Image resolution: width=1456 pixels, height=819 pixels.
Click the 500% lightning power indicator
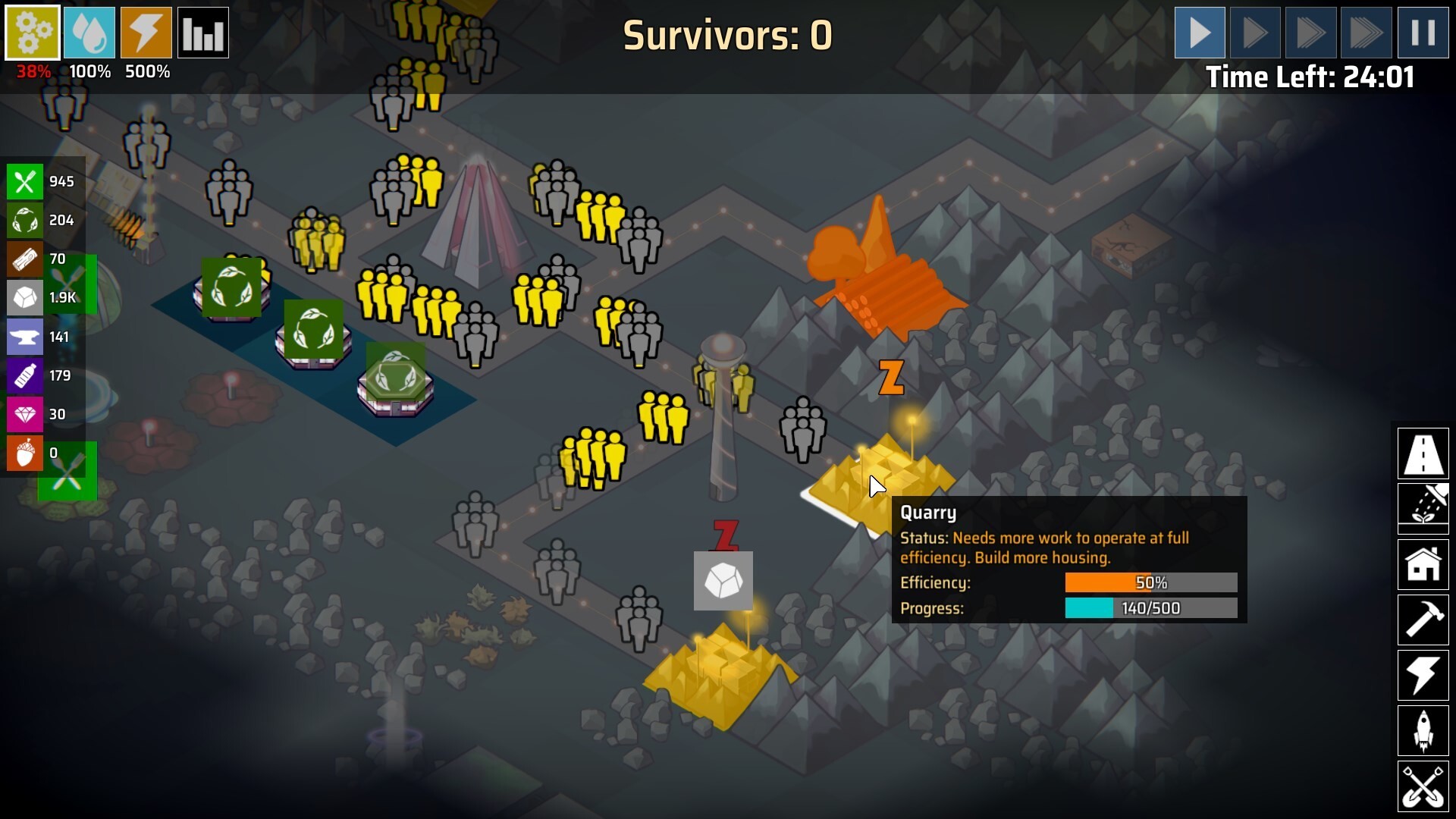(x=146, y=33)
